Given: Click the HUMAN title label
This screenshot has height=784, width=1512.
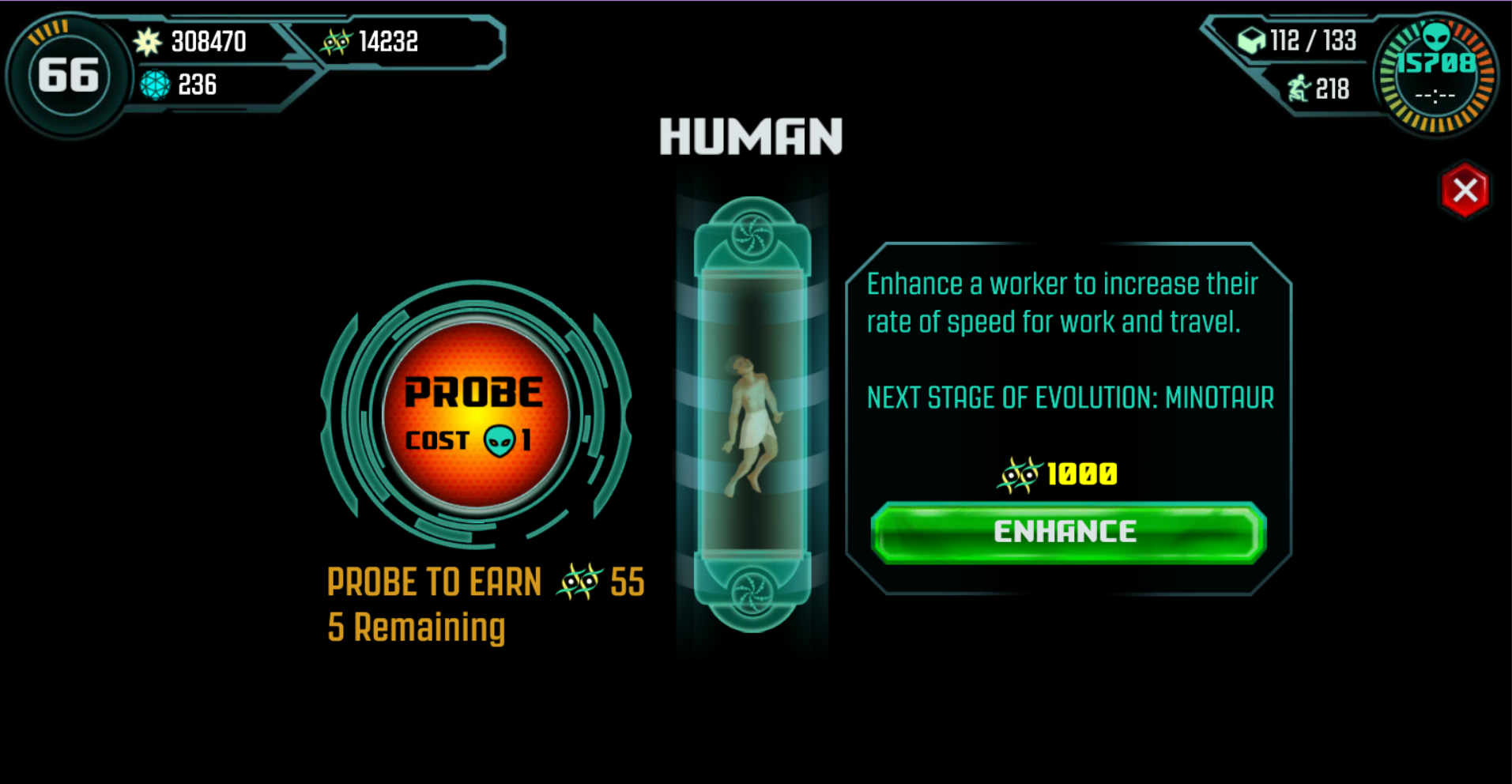Looking at the screenshot, I should pos(752,136).
